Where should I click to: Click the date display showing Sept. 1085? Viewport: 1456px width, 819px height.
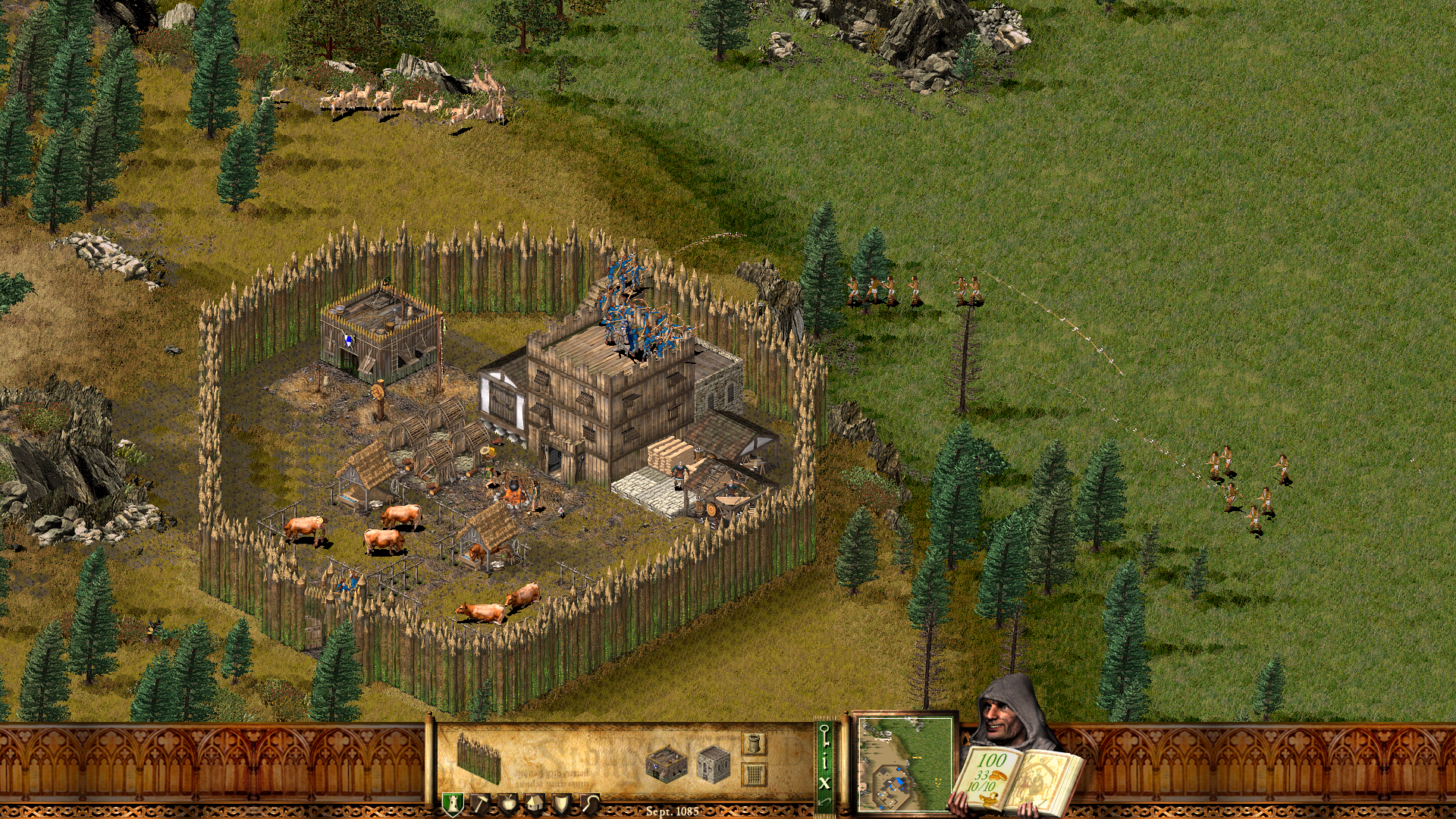coord(671,810)
